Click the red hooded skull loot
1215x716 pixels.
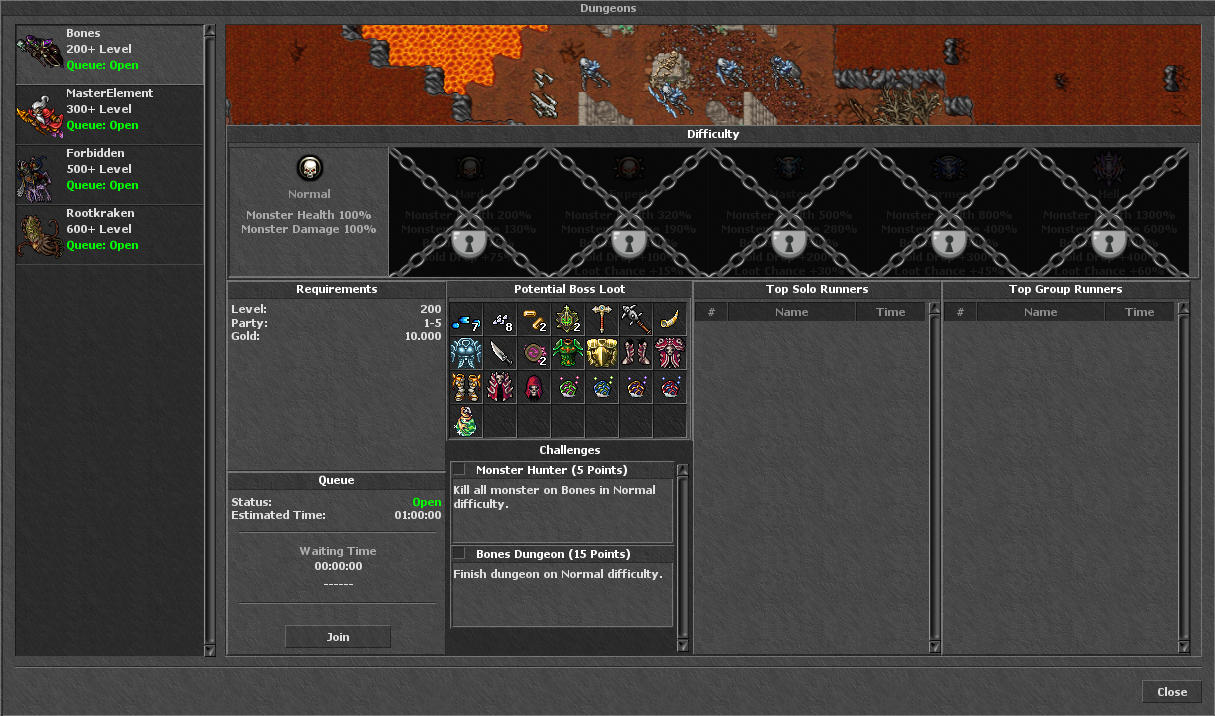pyautogui.click(x=534, y=387)
